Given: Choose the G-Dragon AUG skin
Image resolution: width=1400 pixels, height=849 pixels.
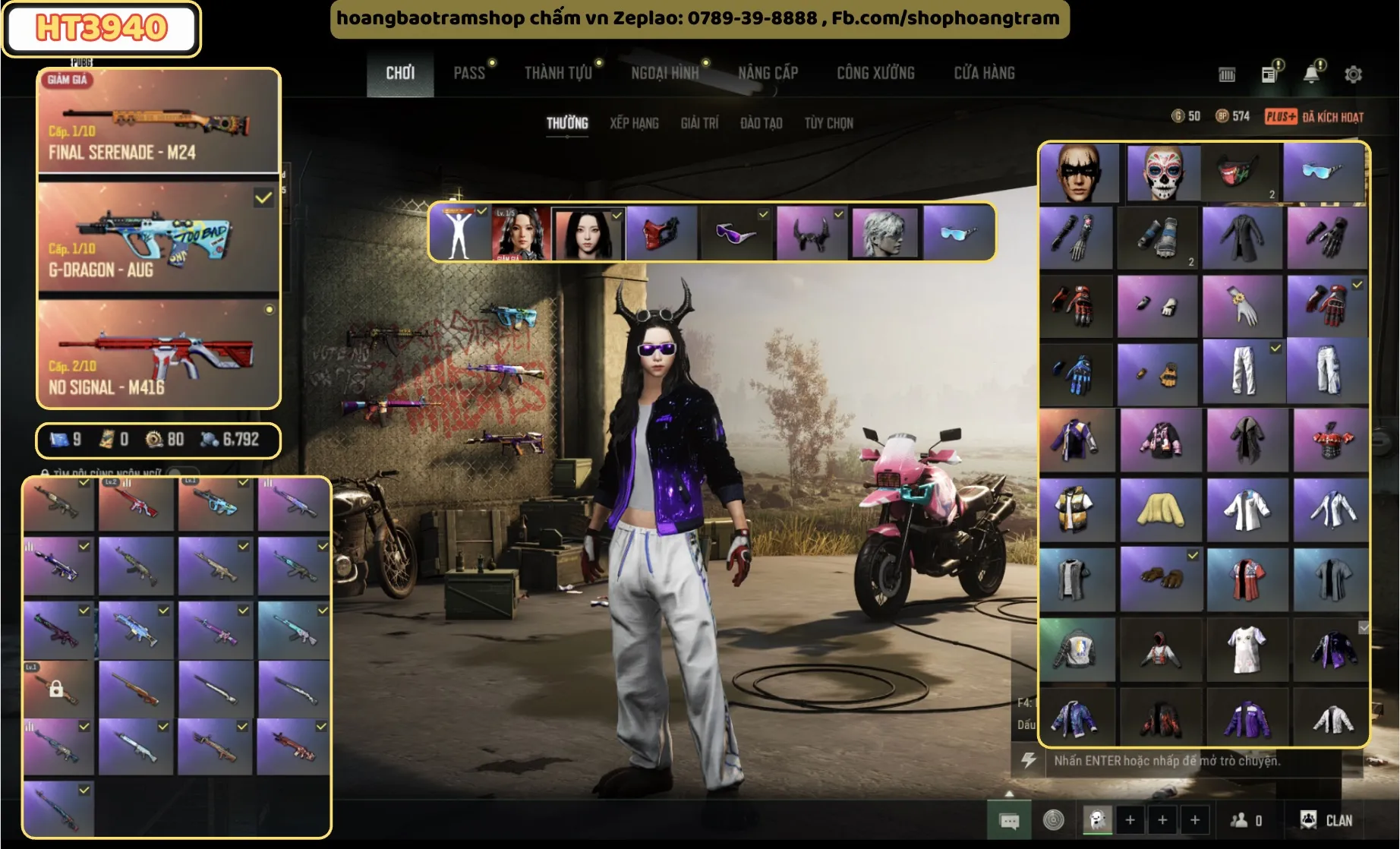Looking at the screenshot, I should pyautogui.click(x=159, y=238).
